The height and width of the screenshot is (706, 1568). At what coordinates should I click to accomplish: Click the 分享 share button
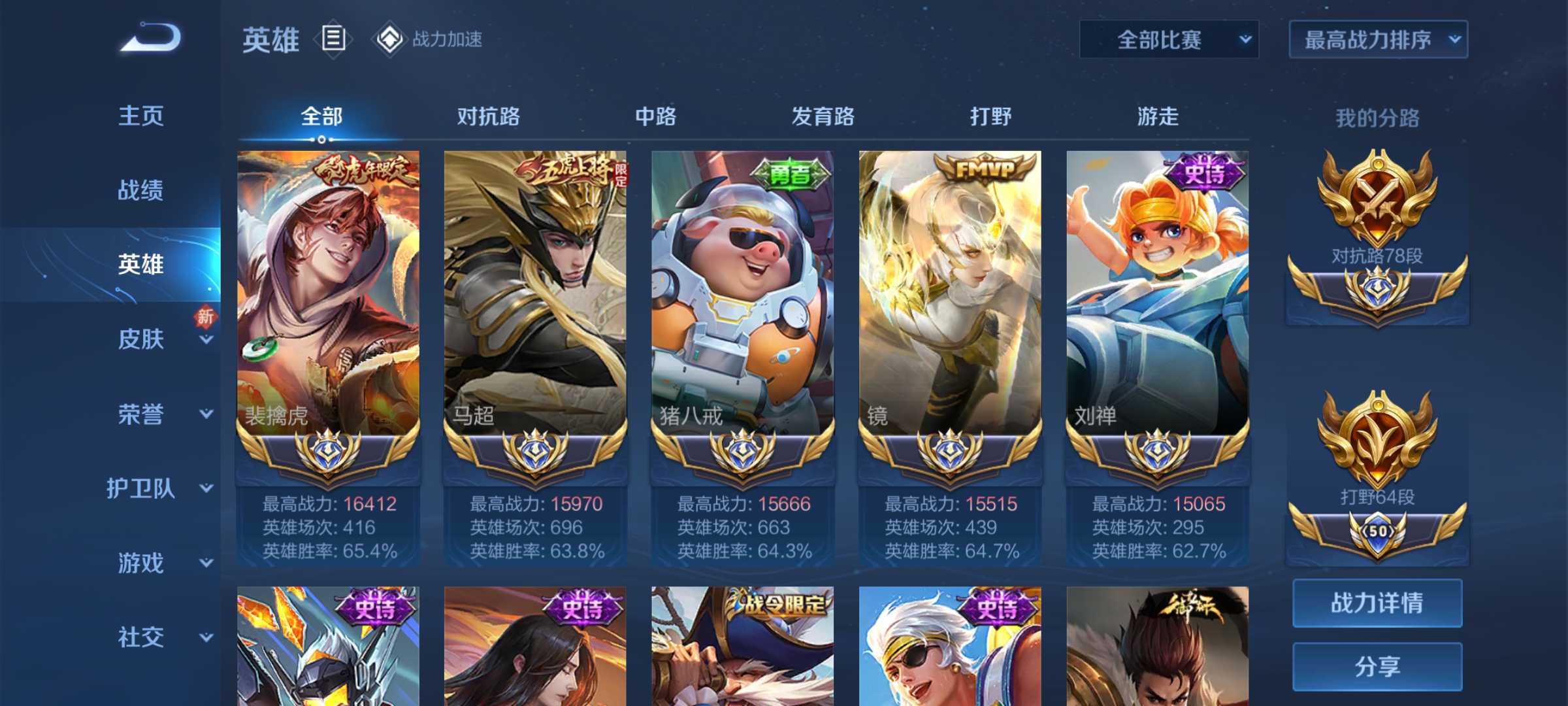[1377, 666]
